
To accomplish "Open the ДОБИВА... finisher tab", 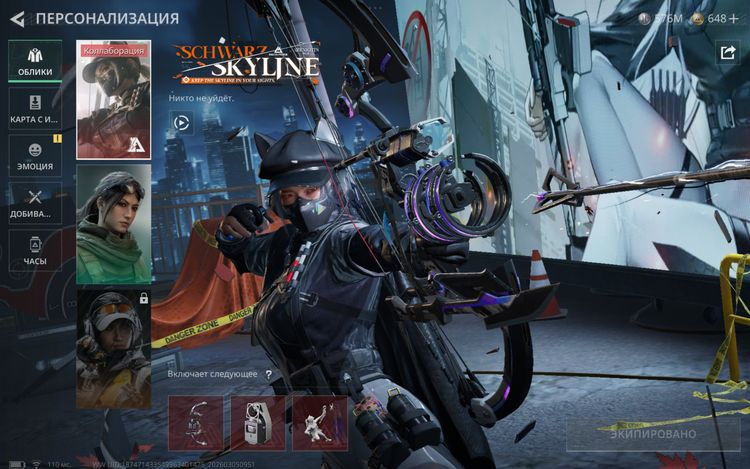I will coord(35,203).
